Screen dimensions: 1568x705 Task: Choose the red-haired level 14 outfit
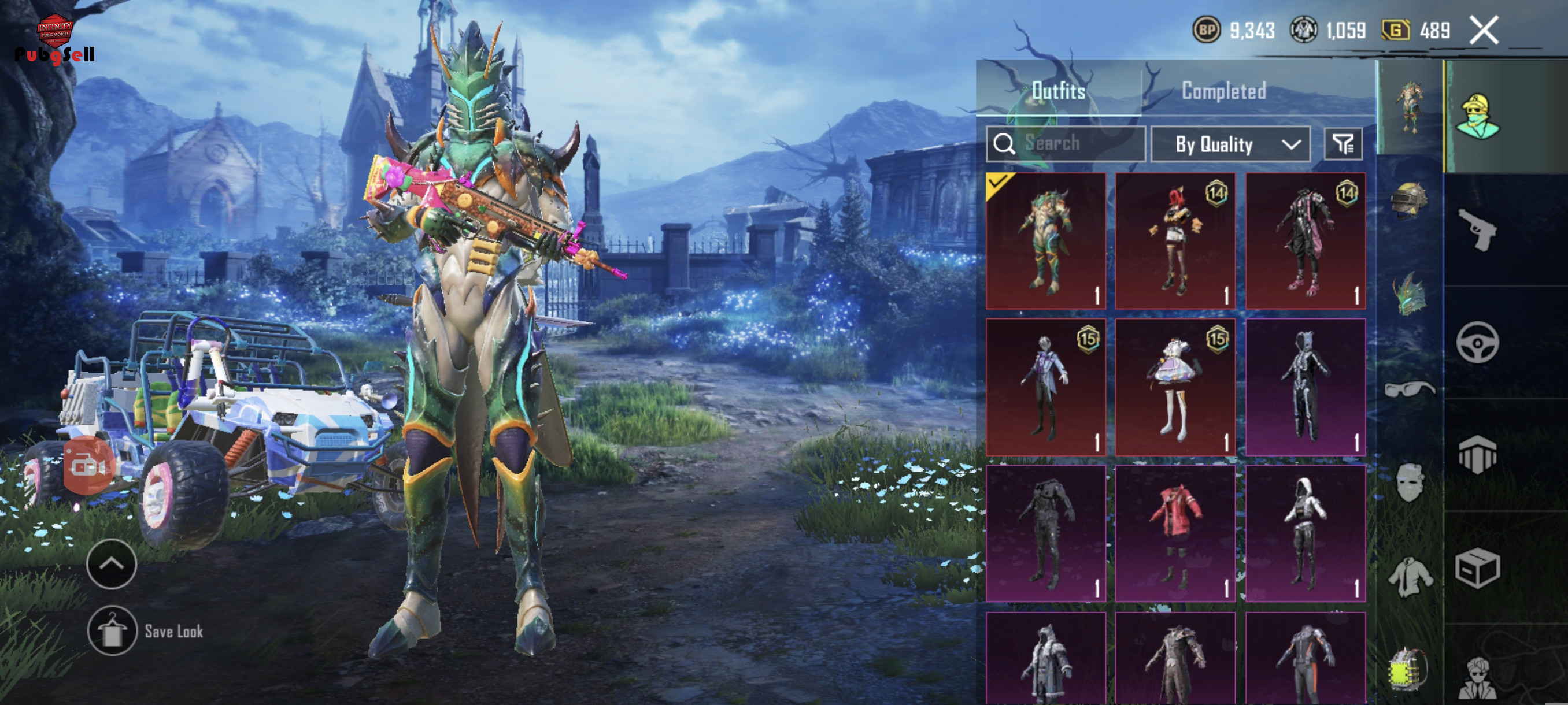(1175, 241)
